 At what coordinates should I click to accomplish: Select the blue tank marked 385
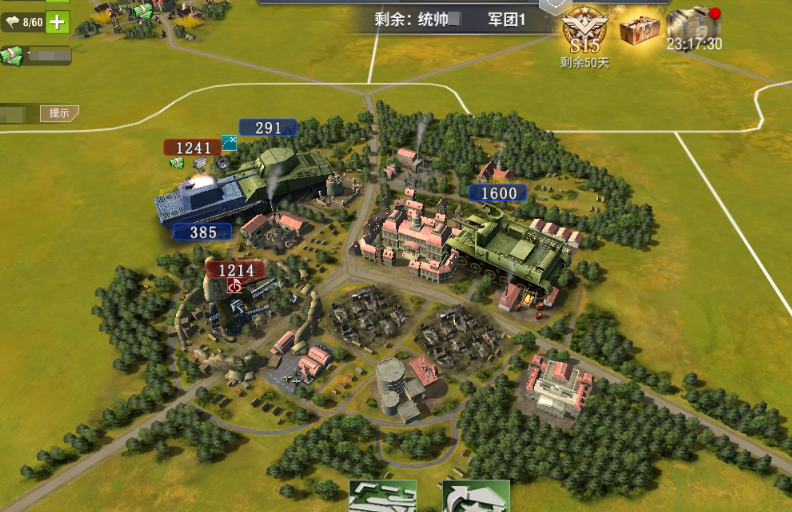coord(203,232)
